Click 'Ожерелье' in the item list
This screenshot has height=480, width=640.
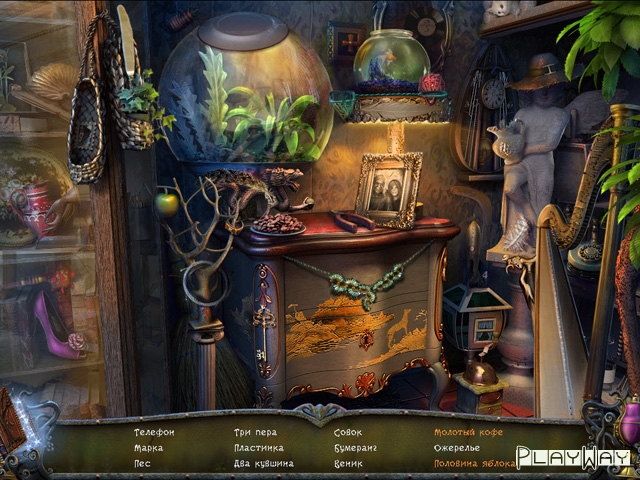459,448
